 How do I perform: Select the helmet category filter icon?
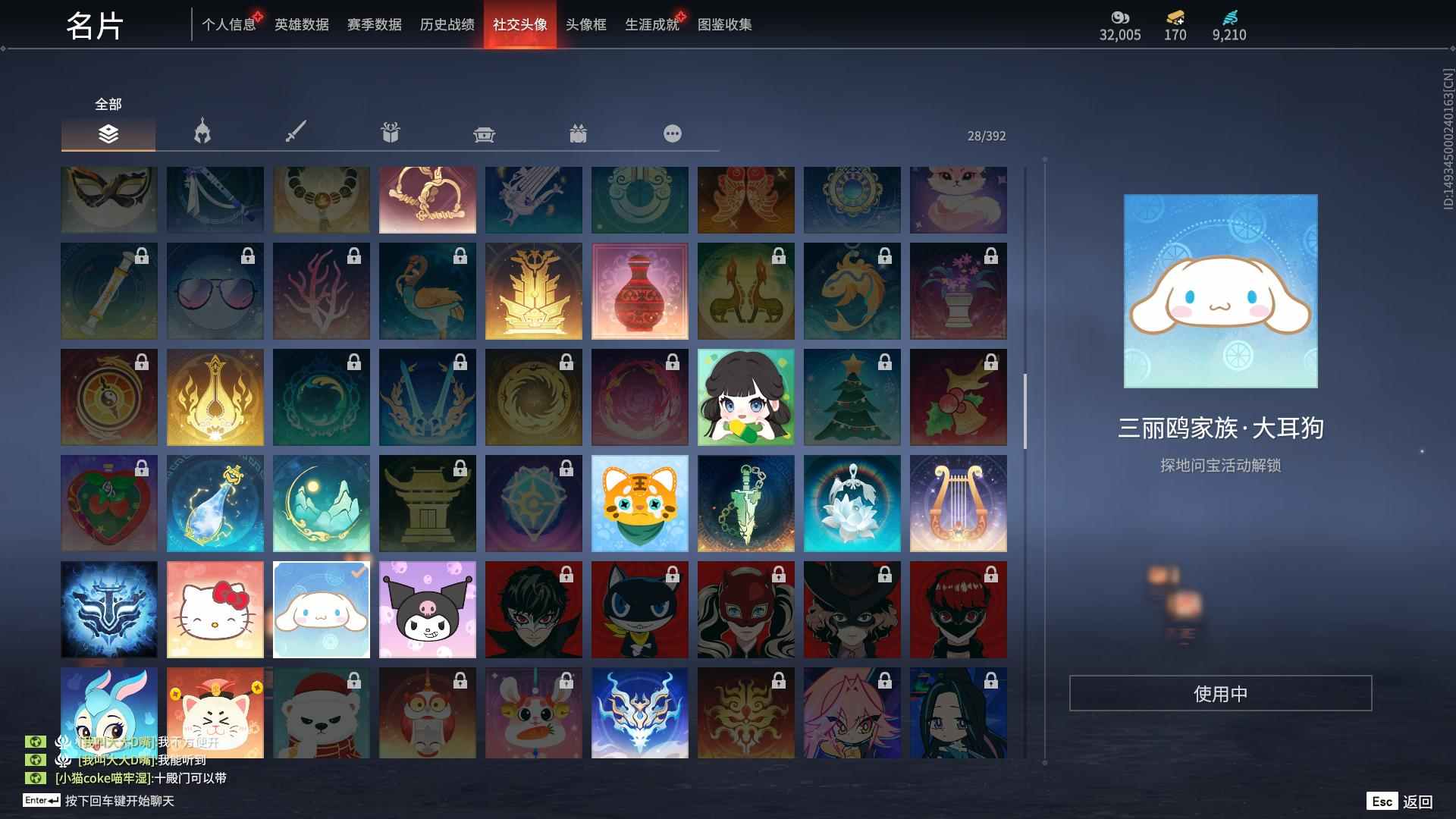[x=202, y=134]
